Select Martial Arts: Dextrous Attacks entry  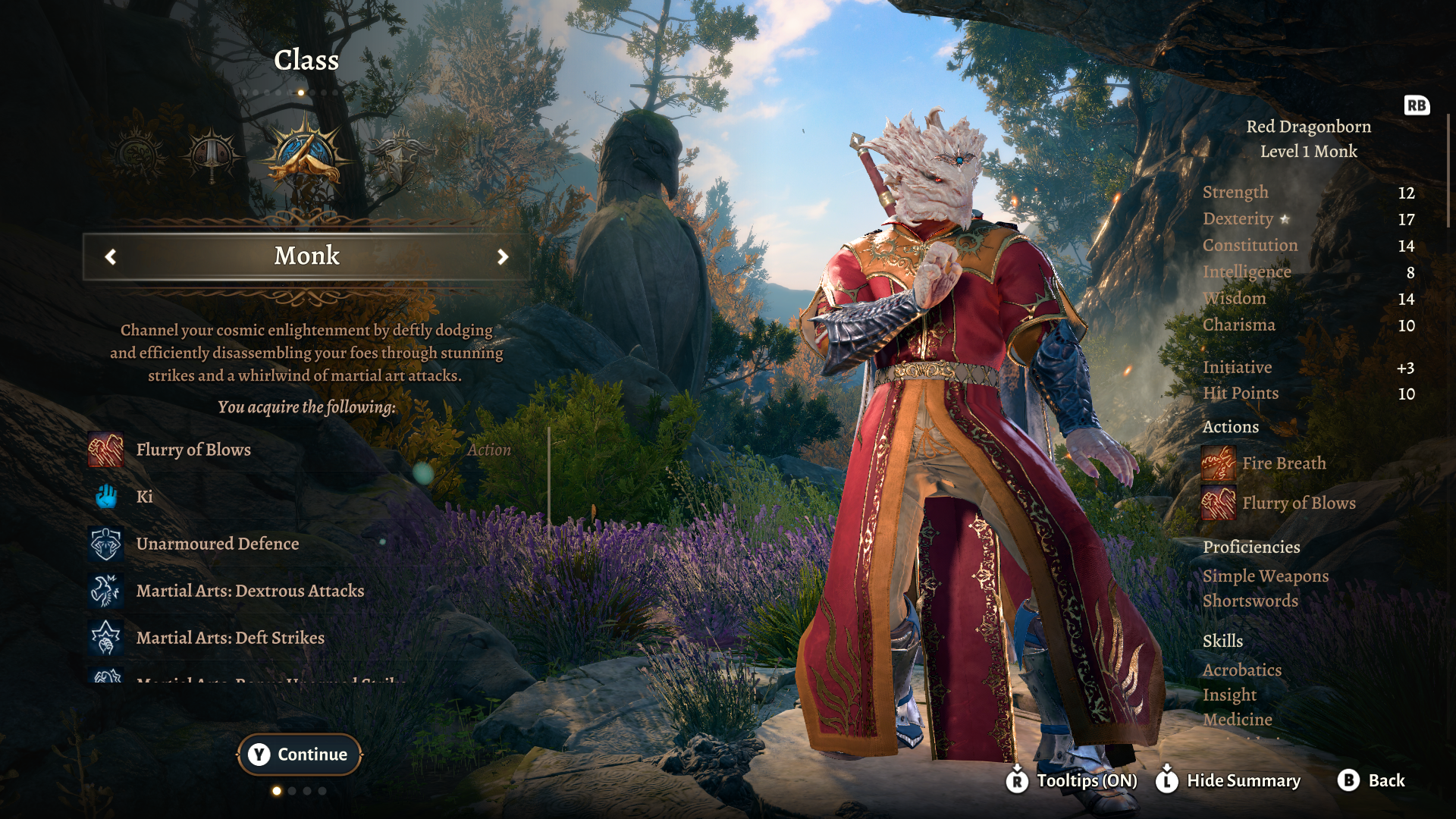tap(249, 591)
